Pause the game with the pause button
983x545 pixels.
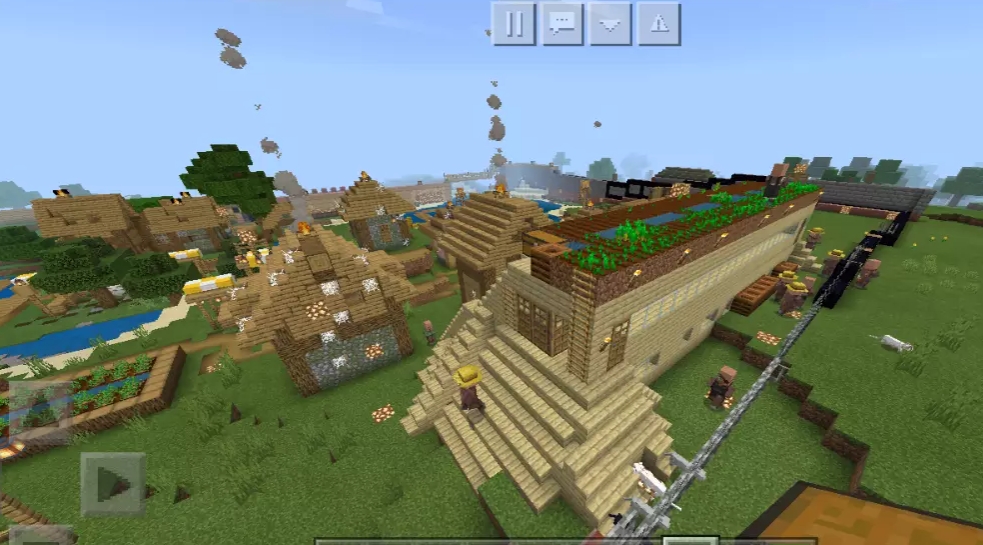point(513,24)
